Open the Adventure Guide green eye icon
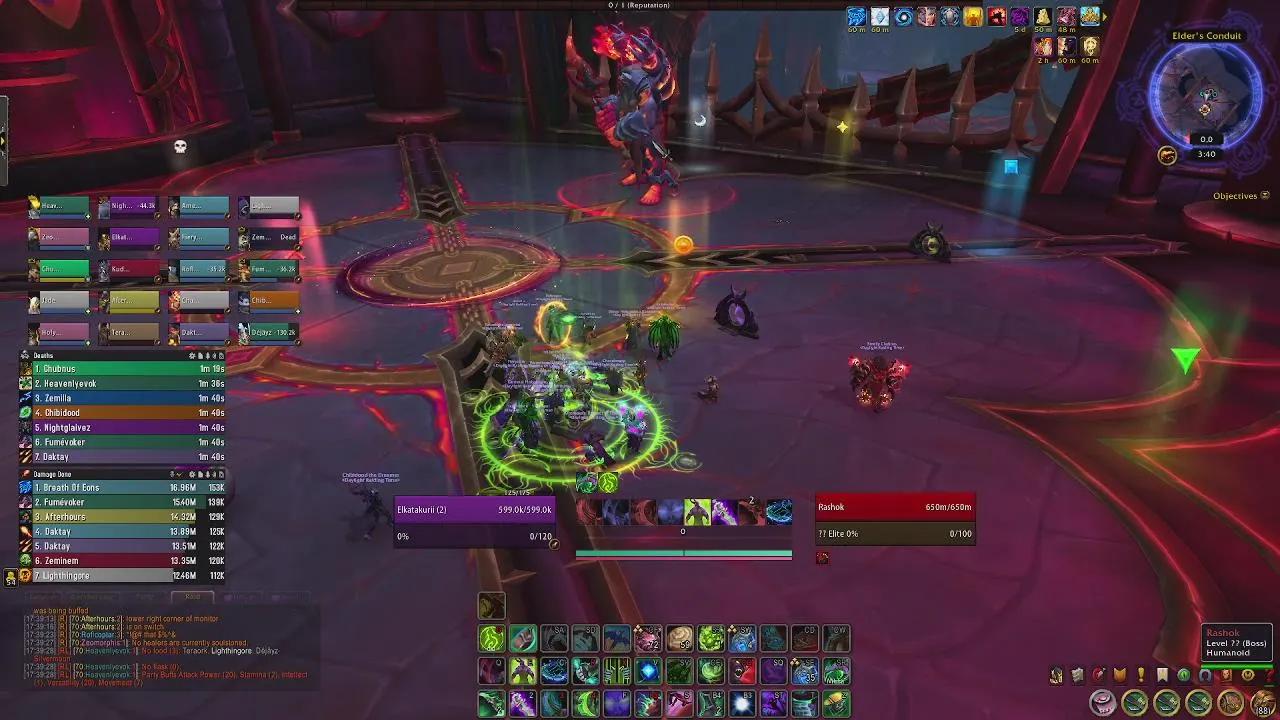The height and width of the screenshot is (720, 1280). [x=1184, y=675]
